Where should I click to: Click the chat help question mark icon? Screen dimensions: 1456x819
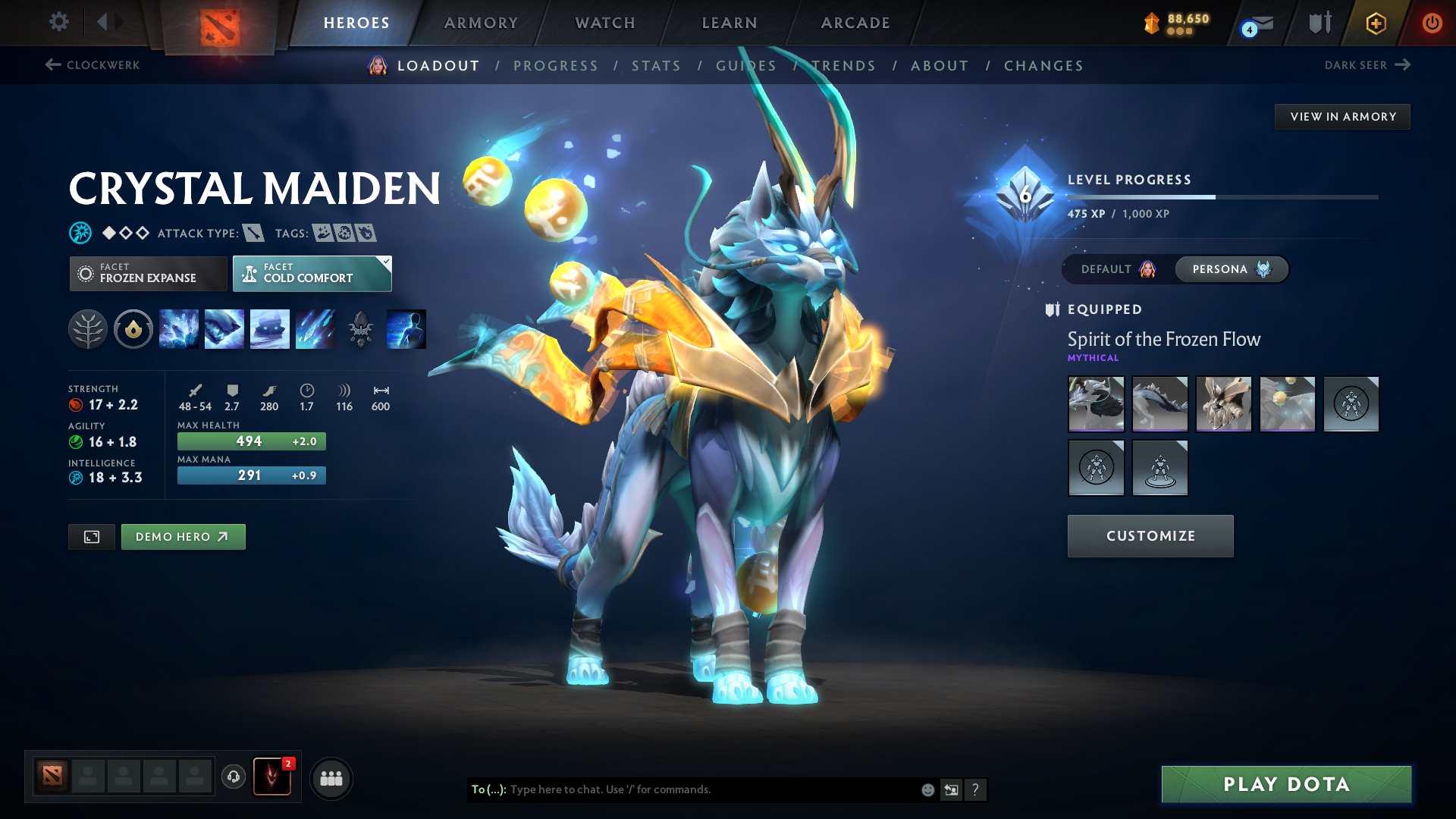976,789
